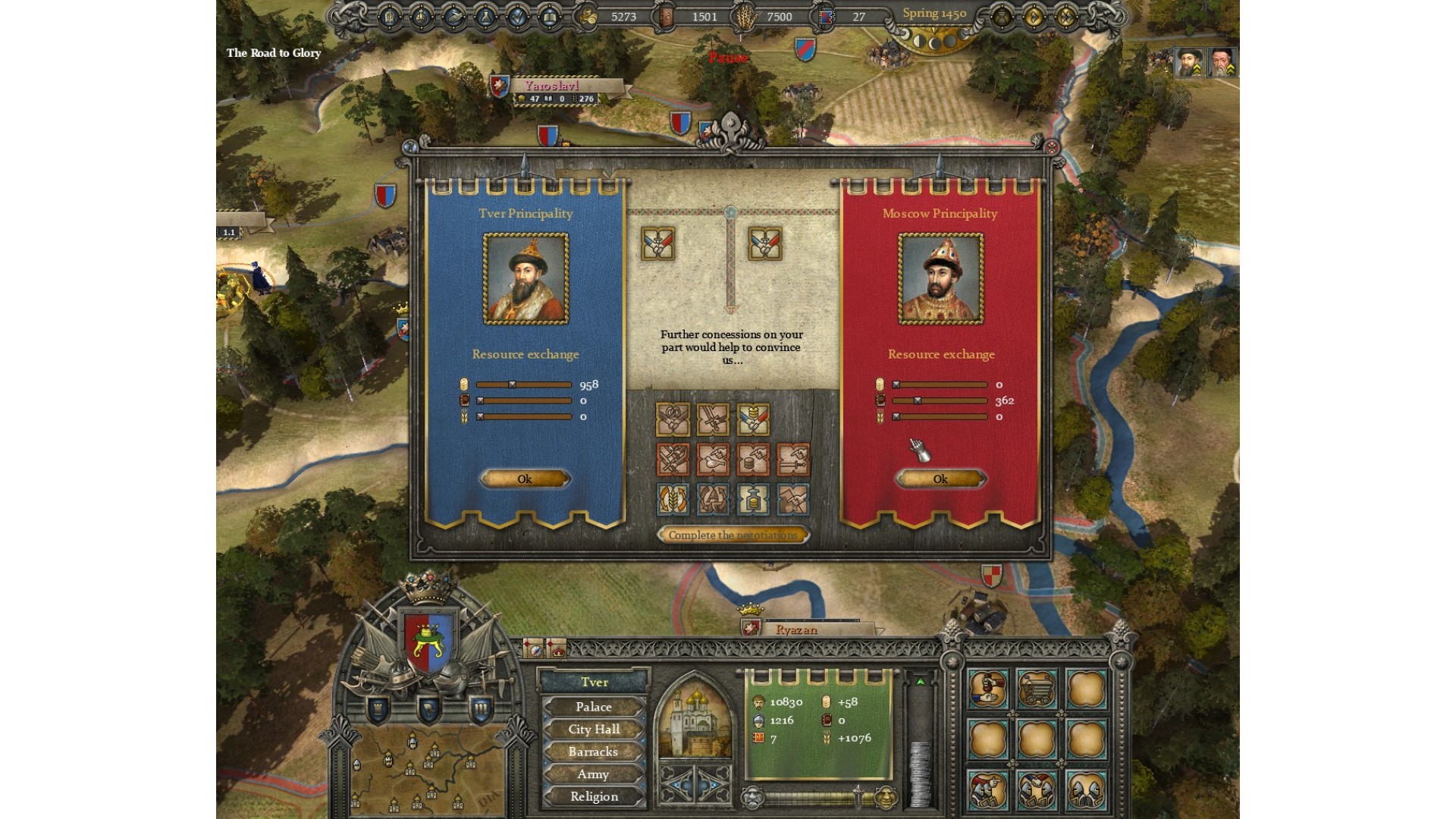
Task: Select the marriage rings diplomacy option
Action: (673, 419)
